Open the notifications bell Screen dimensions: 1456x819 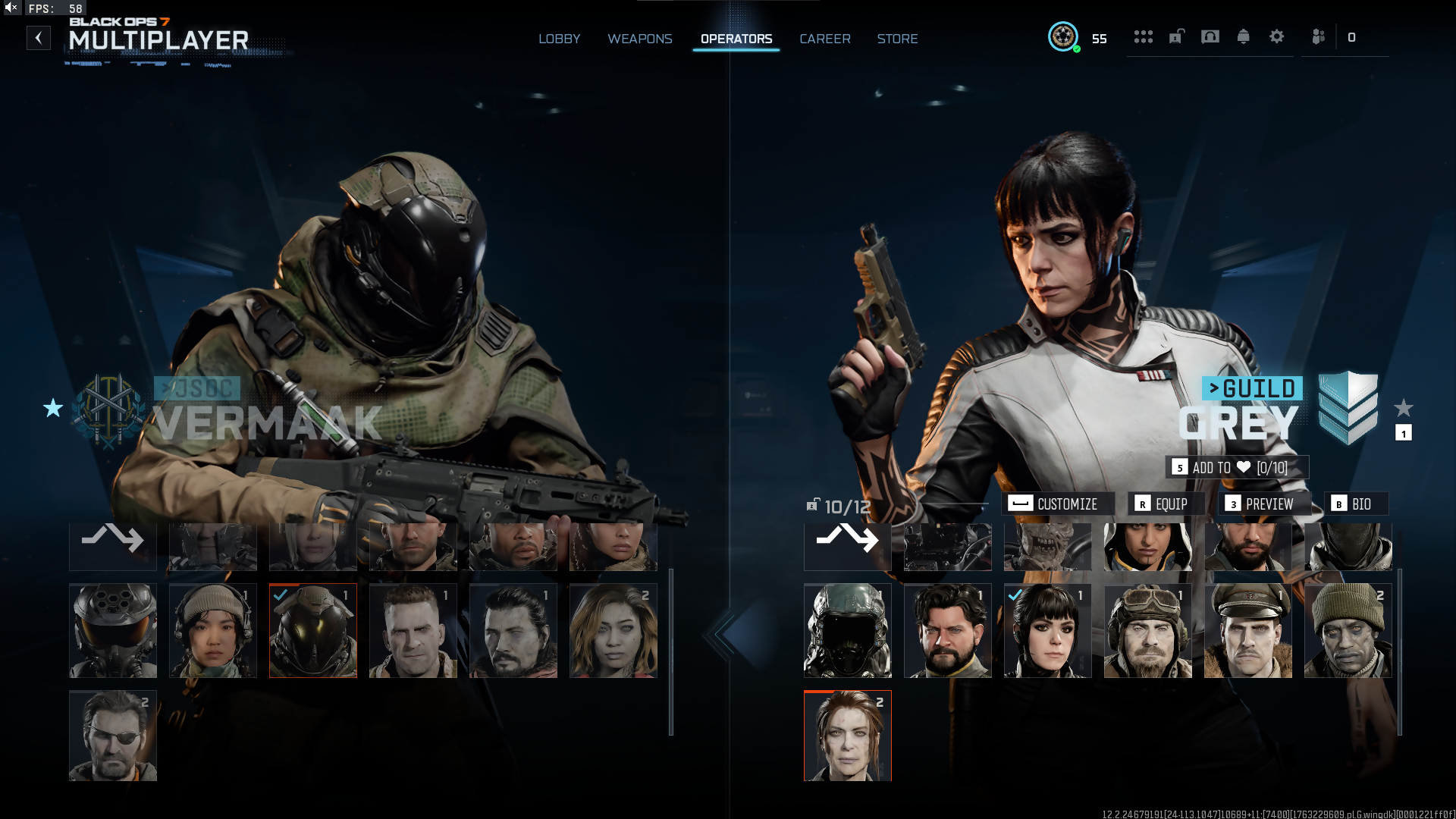point(1243,36)
